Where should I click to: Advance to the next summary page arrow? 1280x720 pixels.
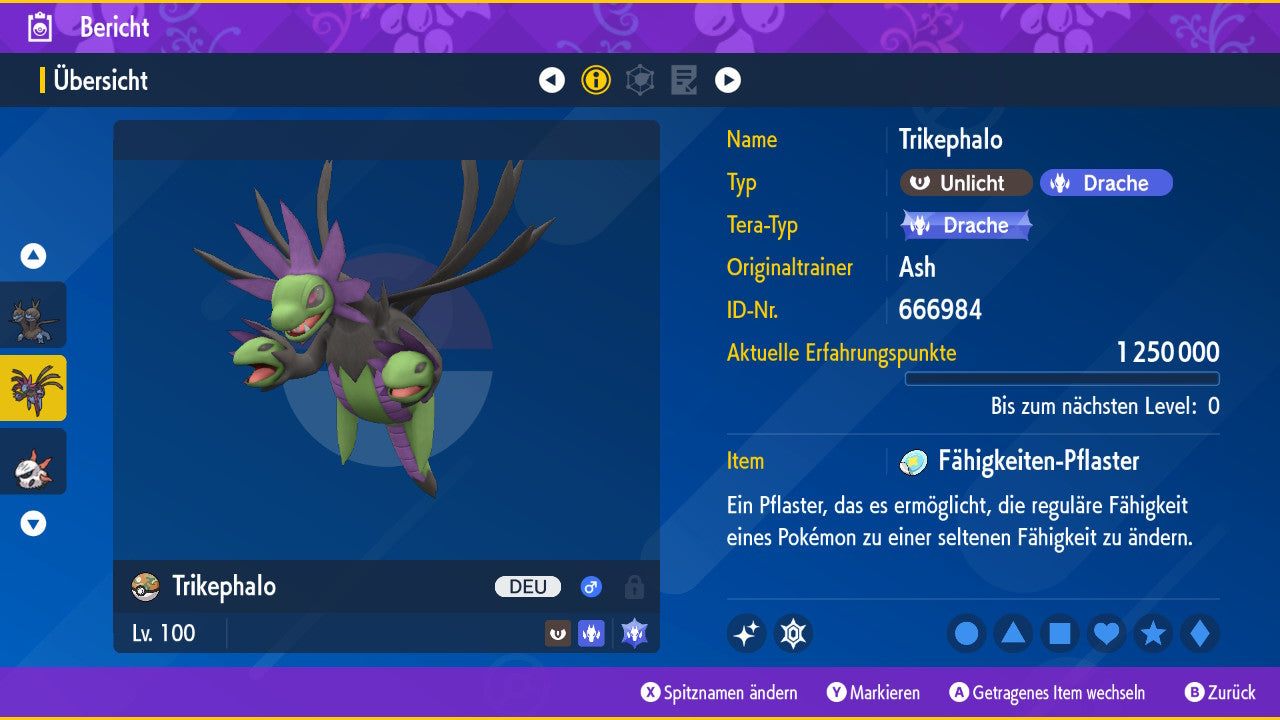pyautogui.click(x=728, y=80)
